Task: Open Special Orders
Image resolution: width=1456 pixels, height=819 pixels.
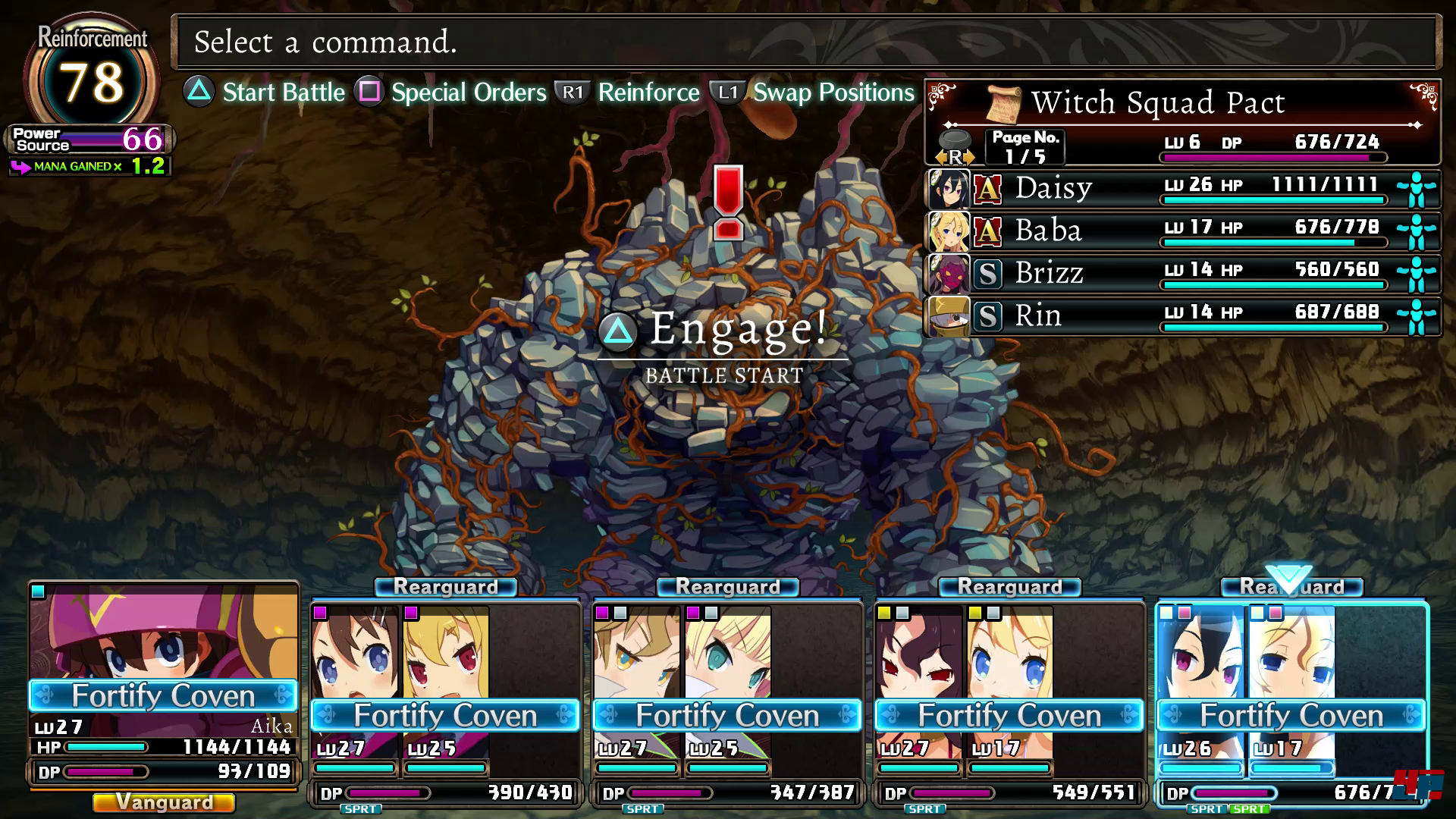Action: click(452, 93)
